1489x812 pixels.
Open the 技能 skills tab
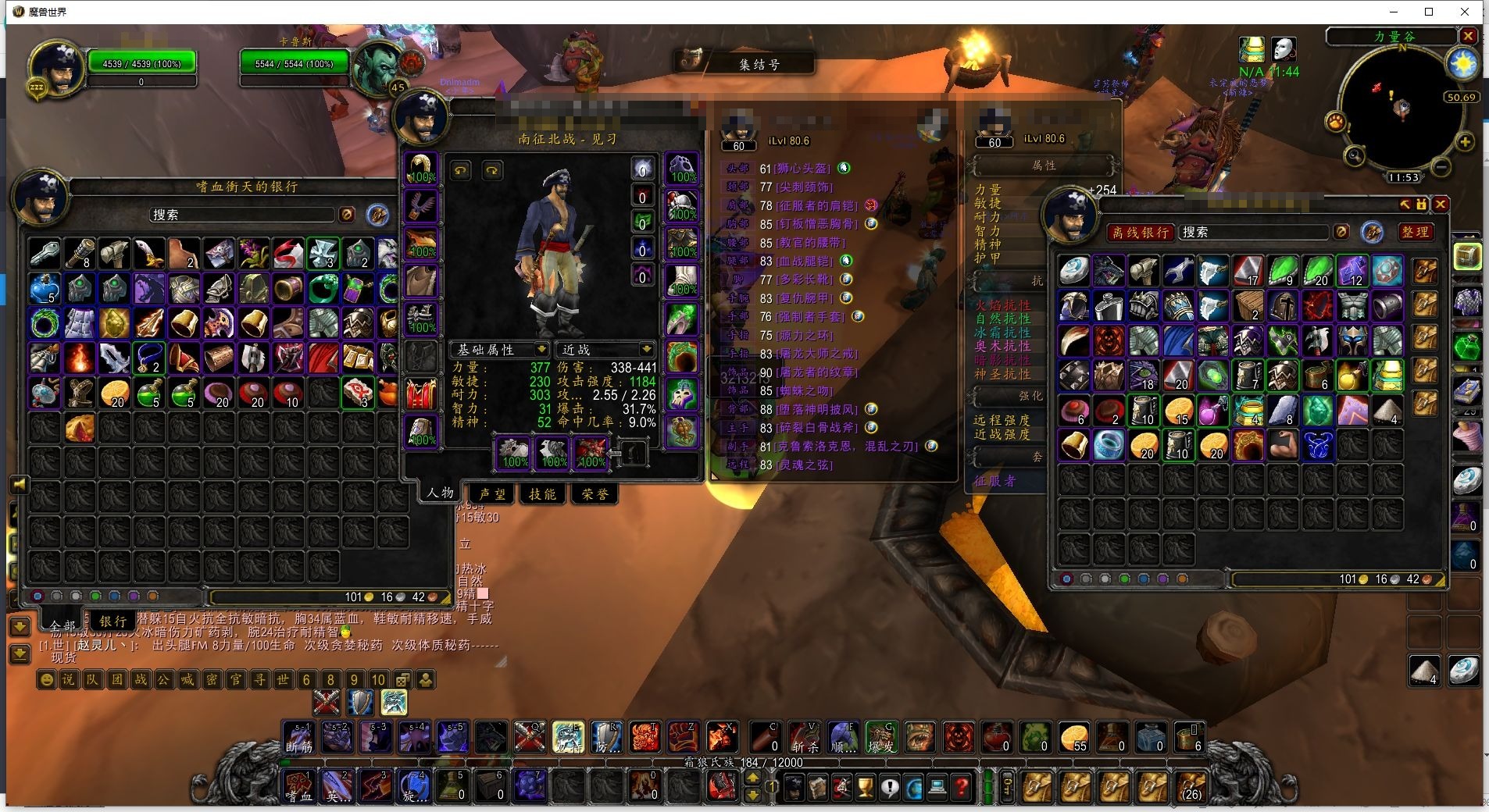[542, 493]
